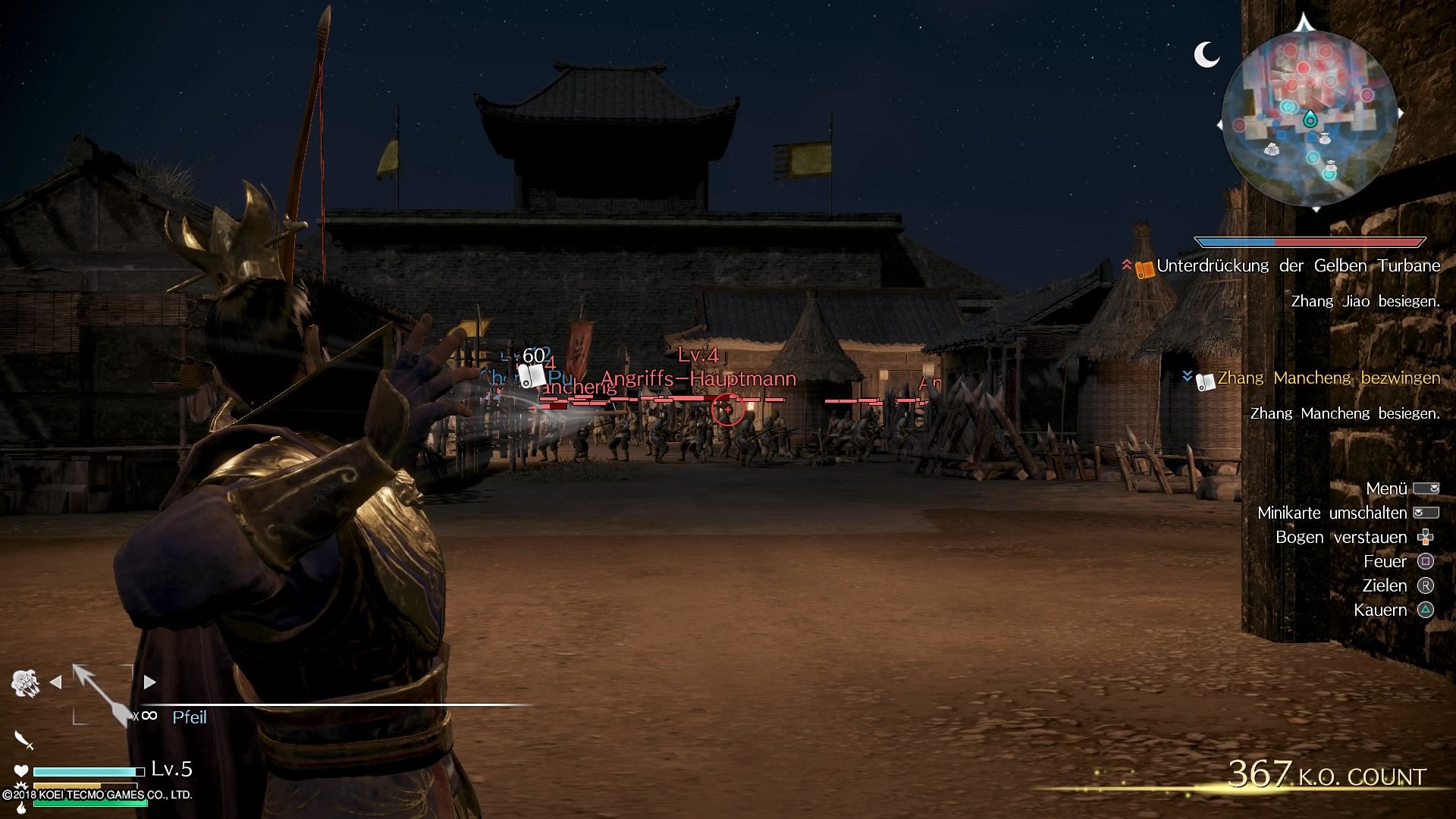The height and width of the screenshot is (819, 1456).
Task: Click the quest scroll waypoint marker
Action: [x=533, y=375]
